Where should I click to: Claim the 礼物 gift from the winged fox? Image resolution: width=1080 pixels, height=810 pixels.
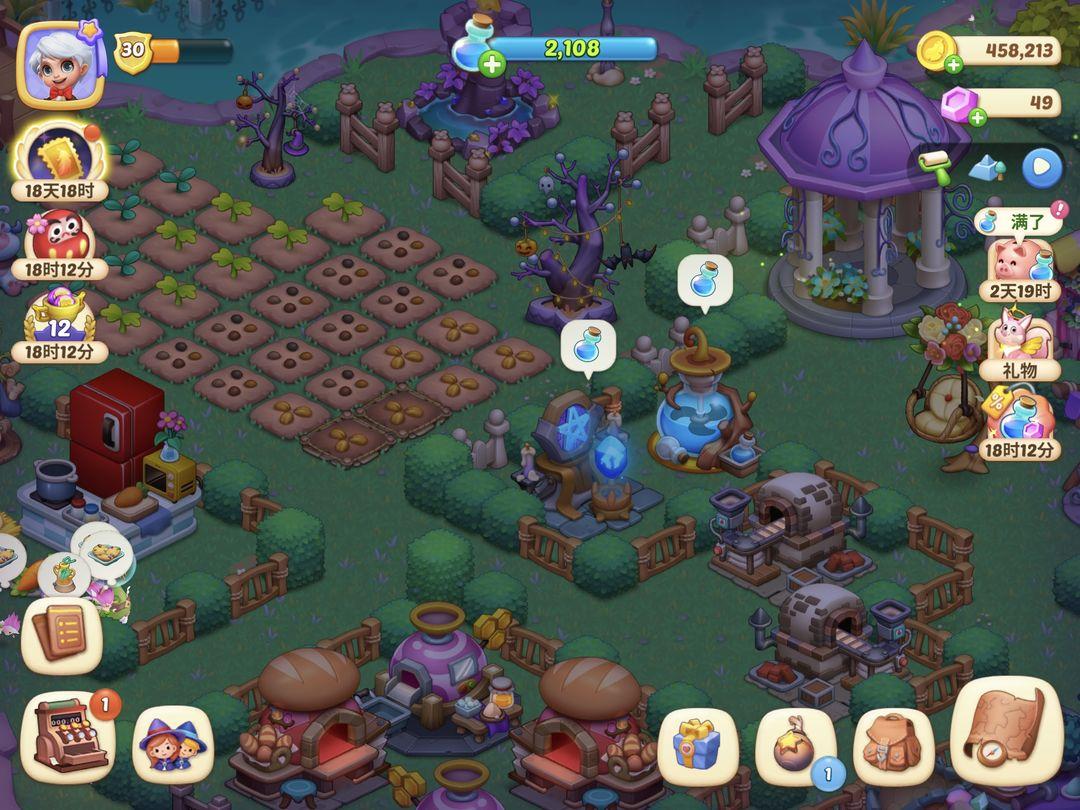1020,338
